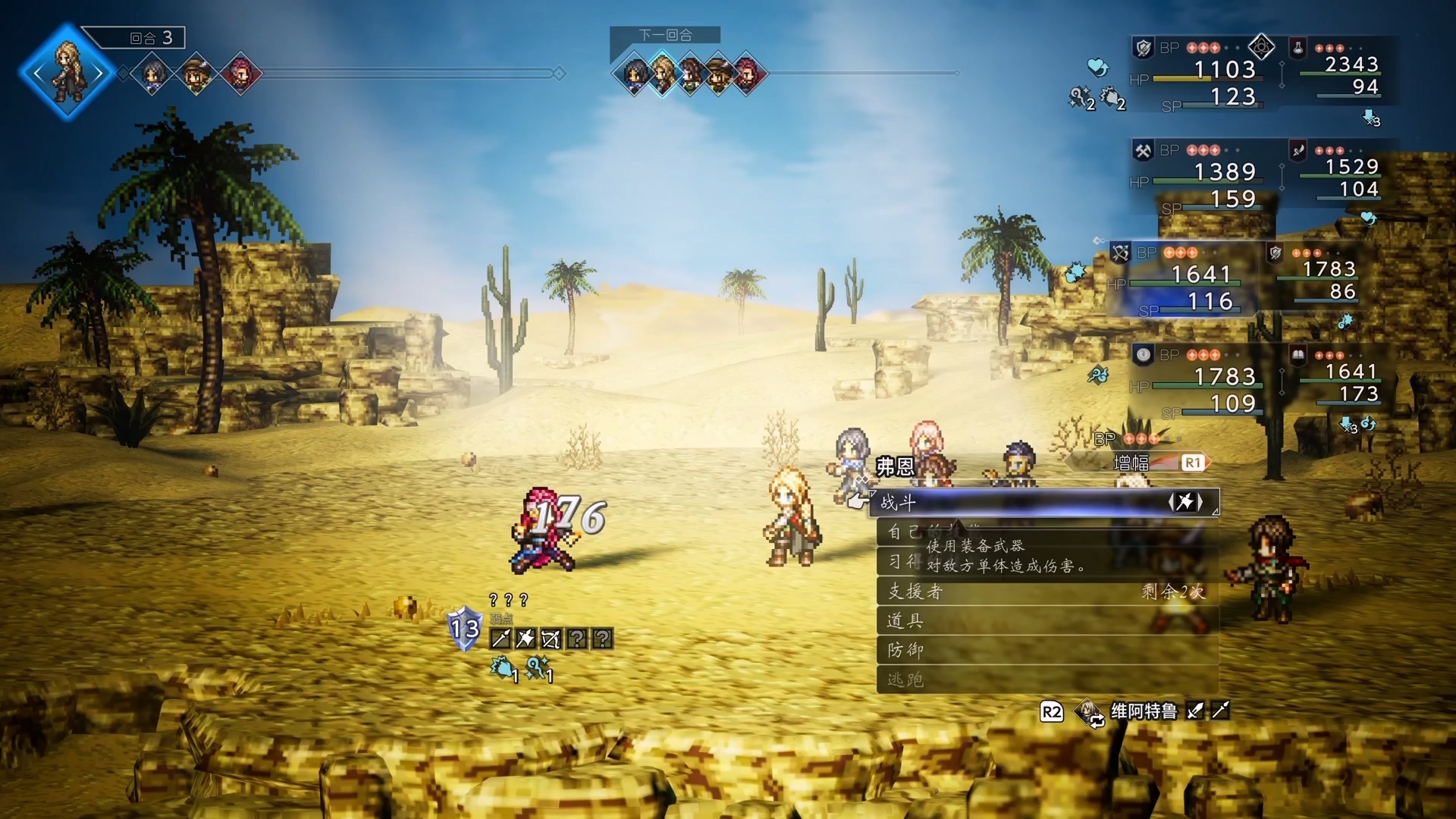
Task: Open the 道具 items menu
Action: pos(1046,621)
